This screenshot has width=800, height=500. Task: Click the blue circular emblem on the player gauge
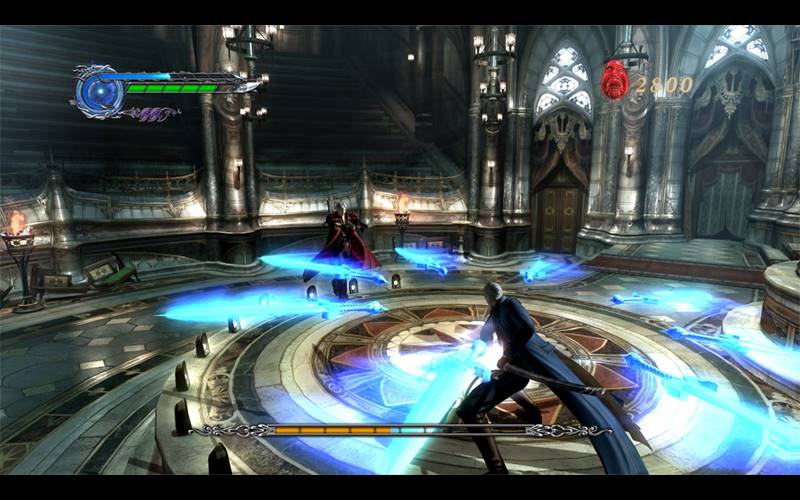(x=98, y=92)
